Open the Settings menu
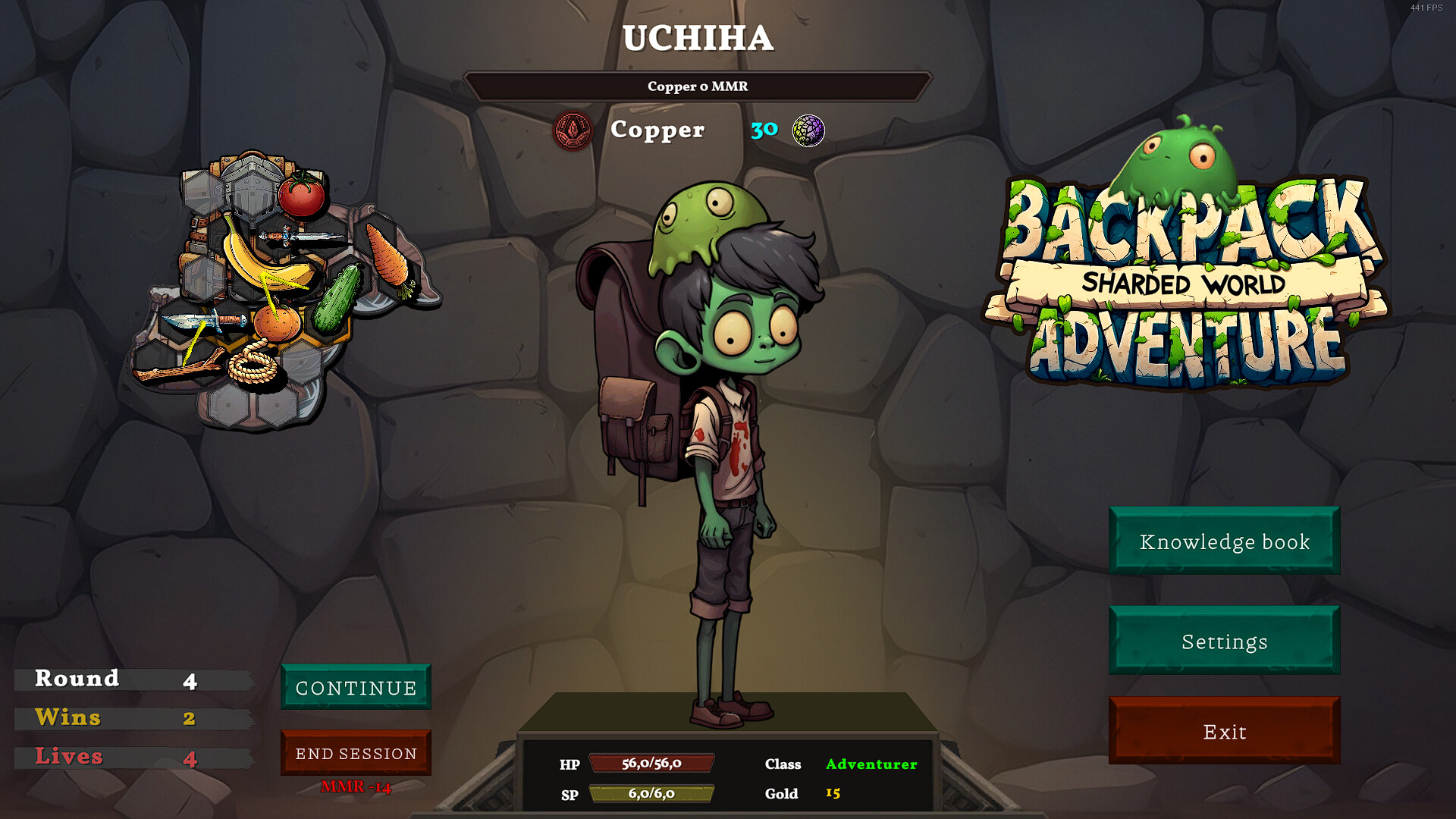1456x819 pixels. 1223,641
